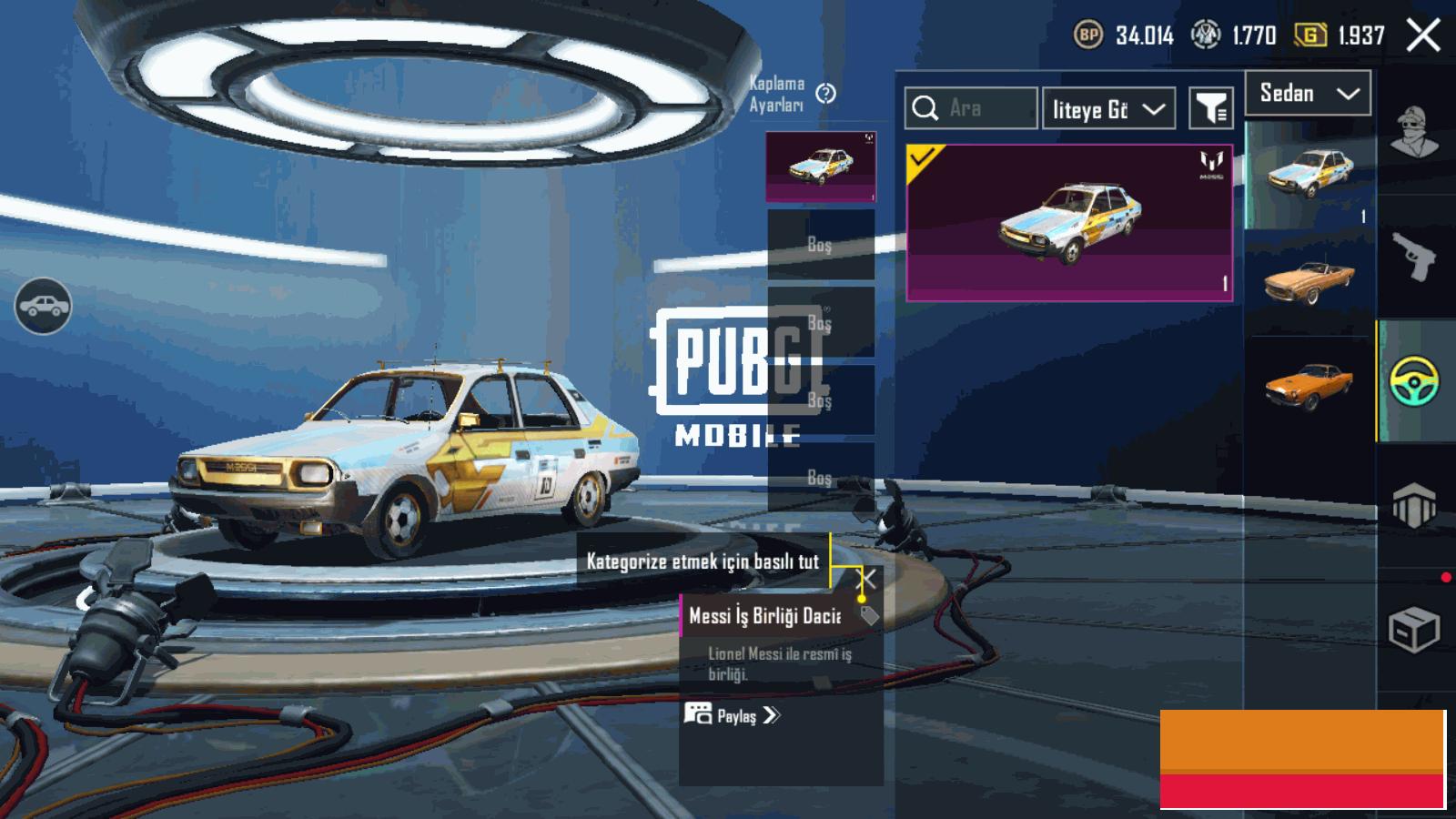The height and width of the screenshot is (819, 1456).
Task: Toggle the car preview icon
Action: coord(43,306)
